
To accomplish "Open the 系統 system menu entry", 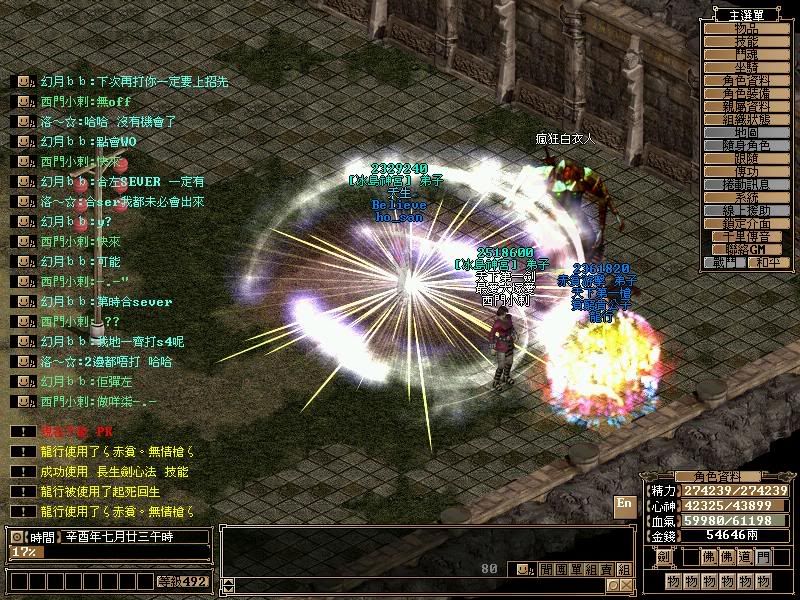I will (x=746, y=197).
